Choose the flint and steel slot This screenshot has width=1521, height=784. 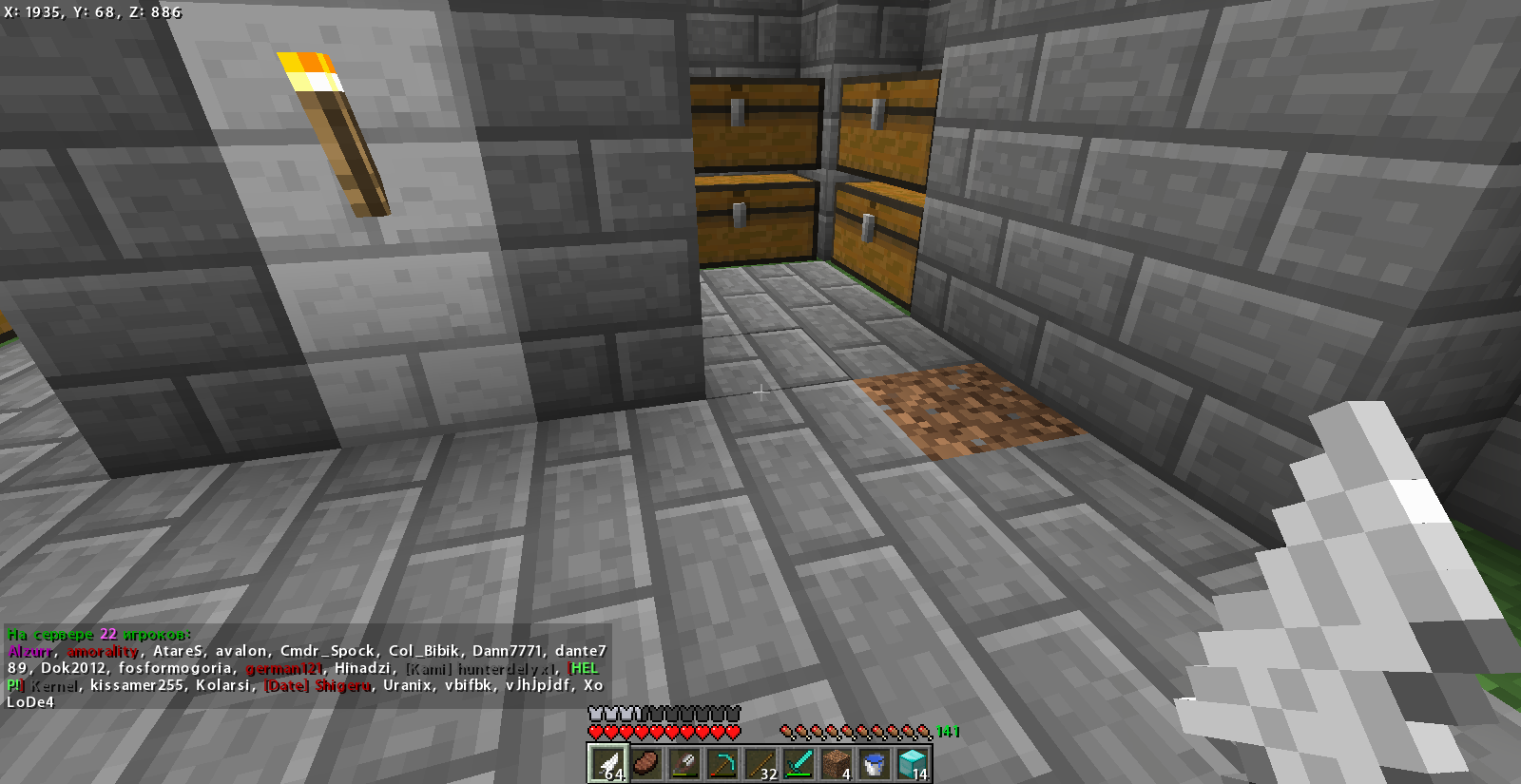[x=683, y=763]
